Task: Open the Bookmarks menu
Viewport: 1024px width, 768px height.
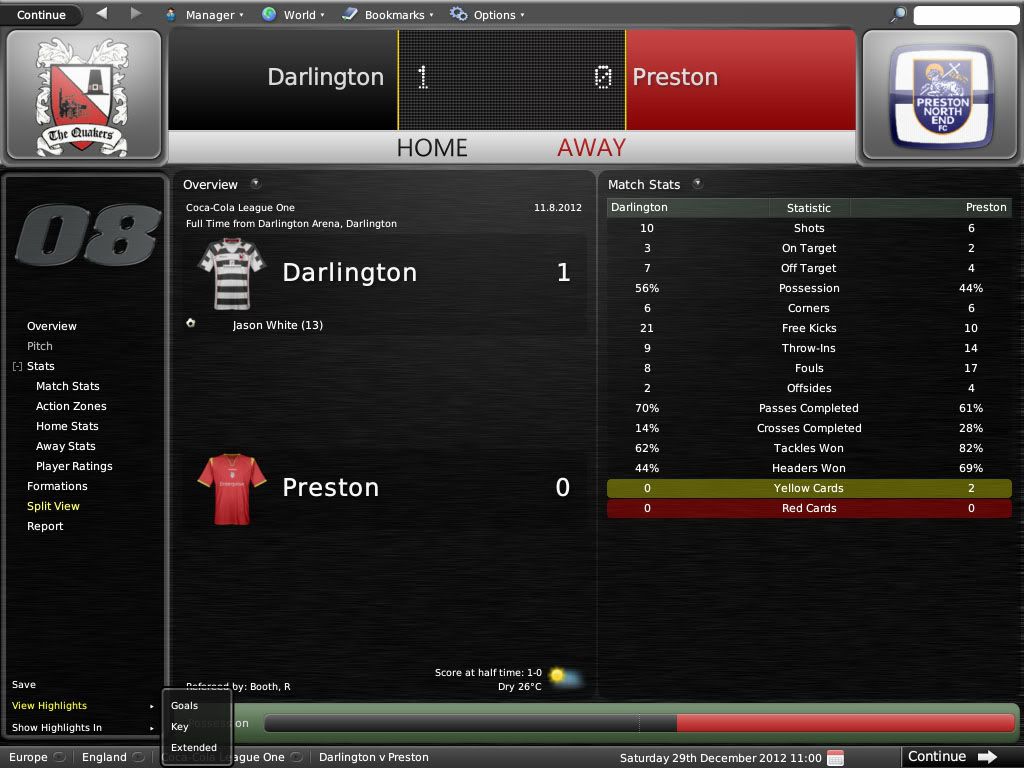Action: point(388,15)
